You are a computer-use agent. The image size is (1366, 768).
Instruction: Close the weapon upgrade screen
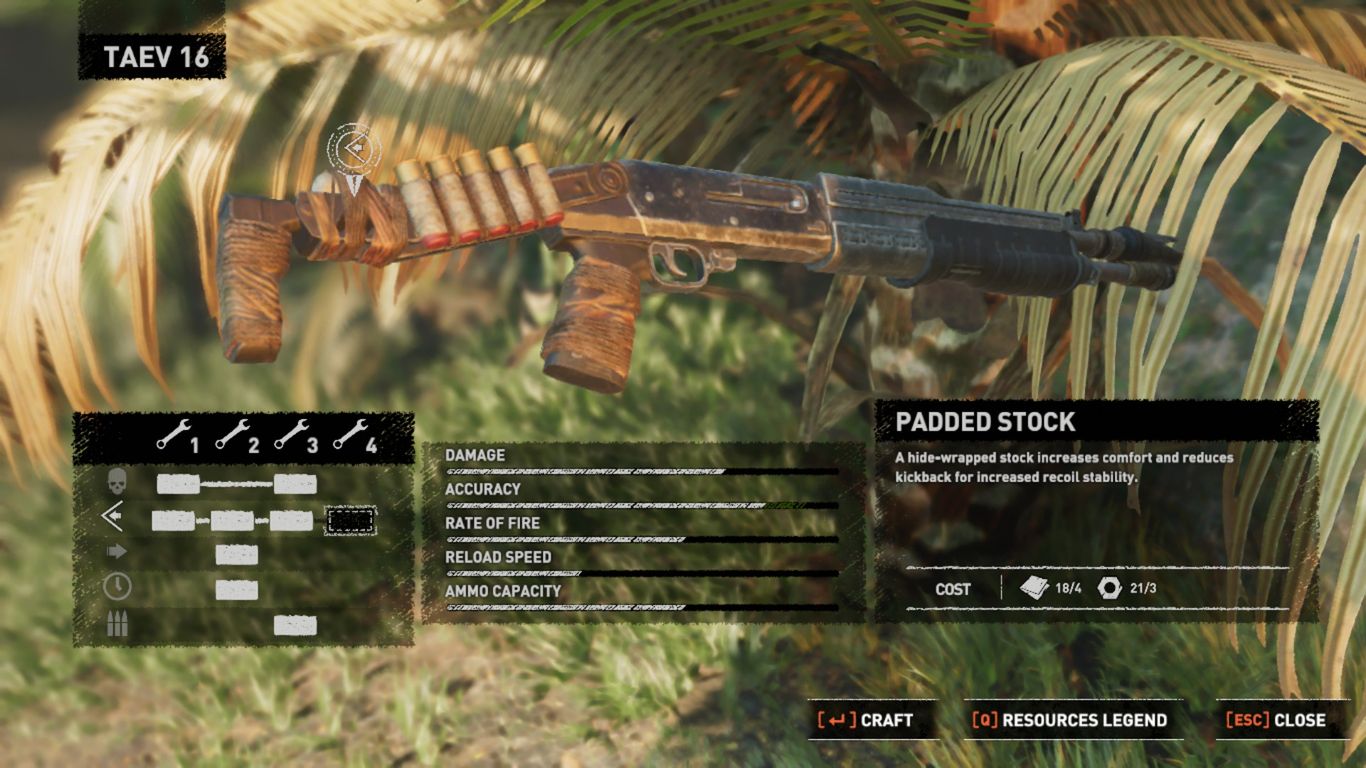coord(1276,720)
